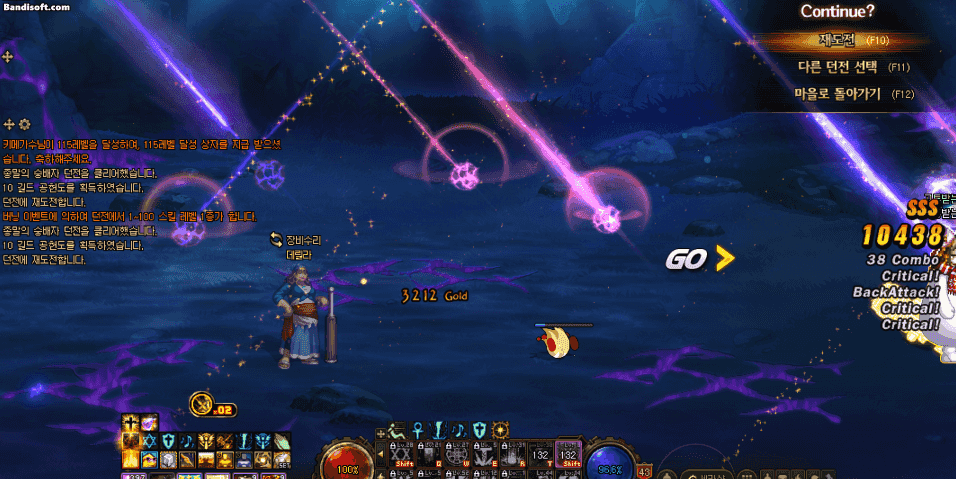Click the sun emblem icon above skill bar
This screenshot has height=479, width=956.
500,430
